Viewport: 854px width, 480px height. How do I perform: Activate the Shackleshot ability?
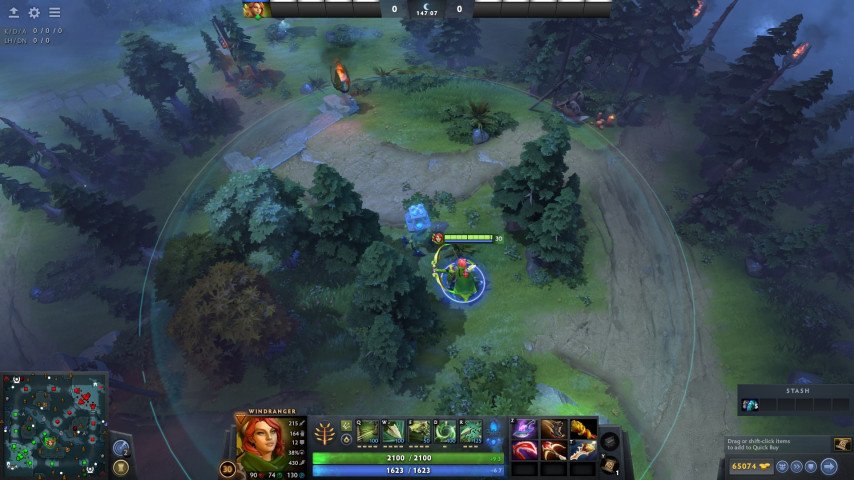tap(368, 432)
